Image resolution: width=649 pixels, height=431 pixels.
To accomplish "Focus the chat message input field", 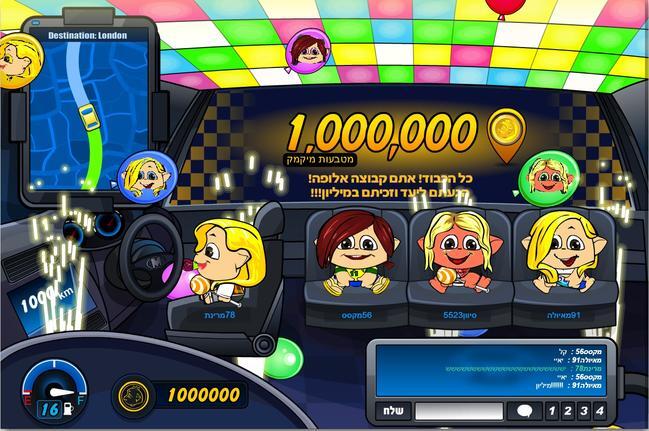I will click(458, 411).
